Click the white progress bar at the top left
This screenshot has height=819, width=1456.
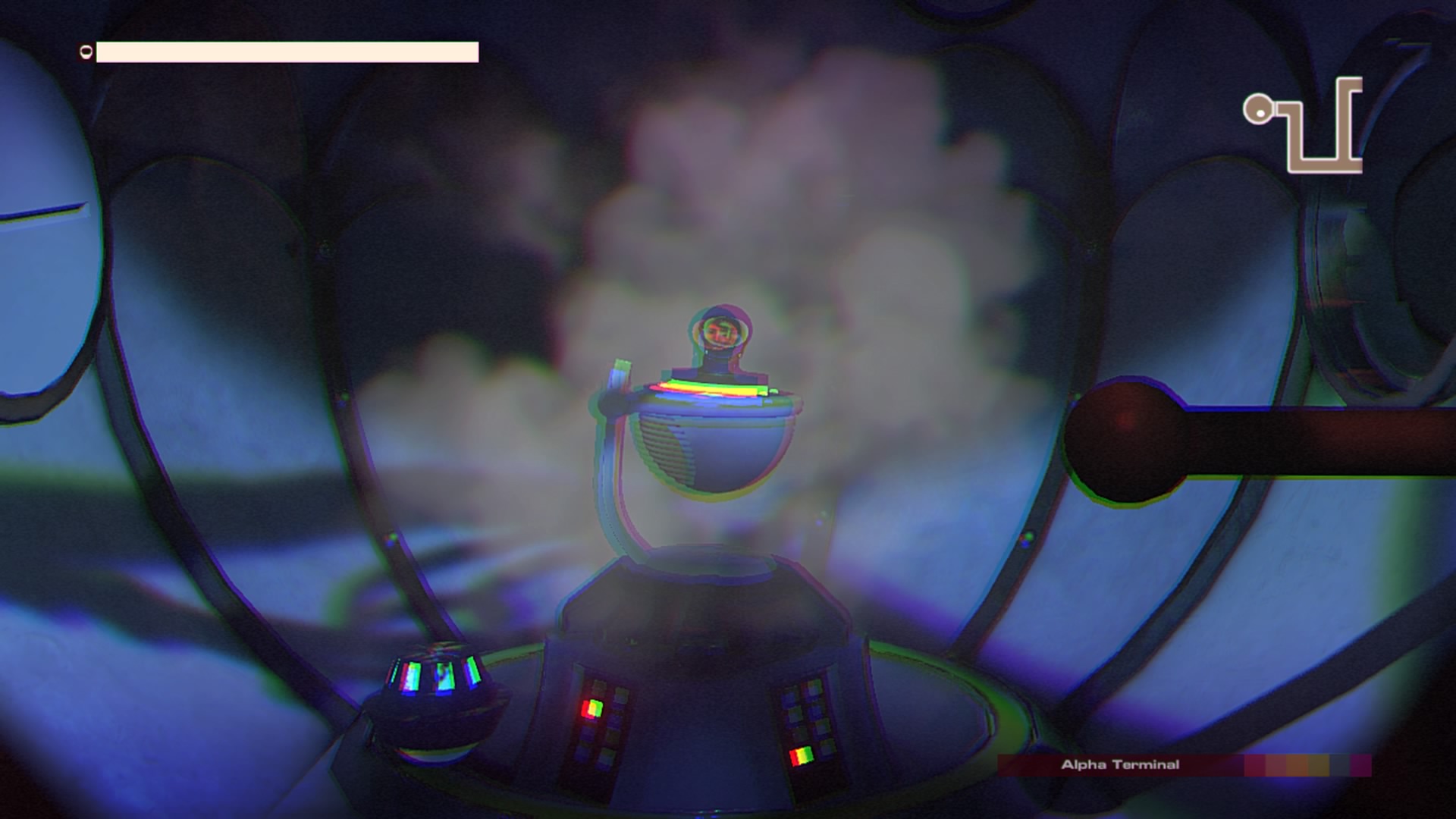tap(288, 52)
